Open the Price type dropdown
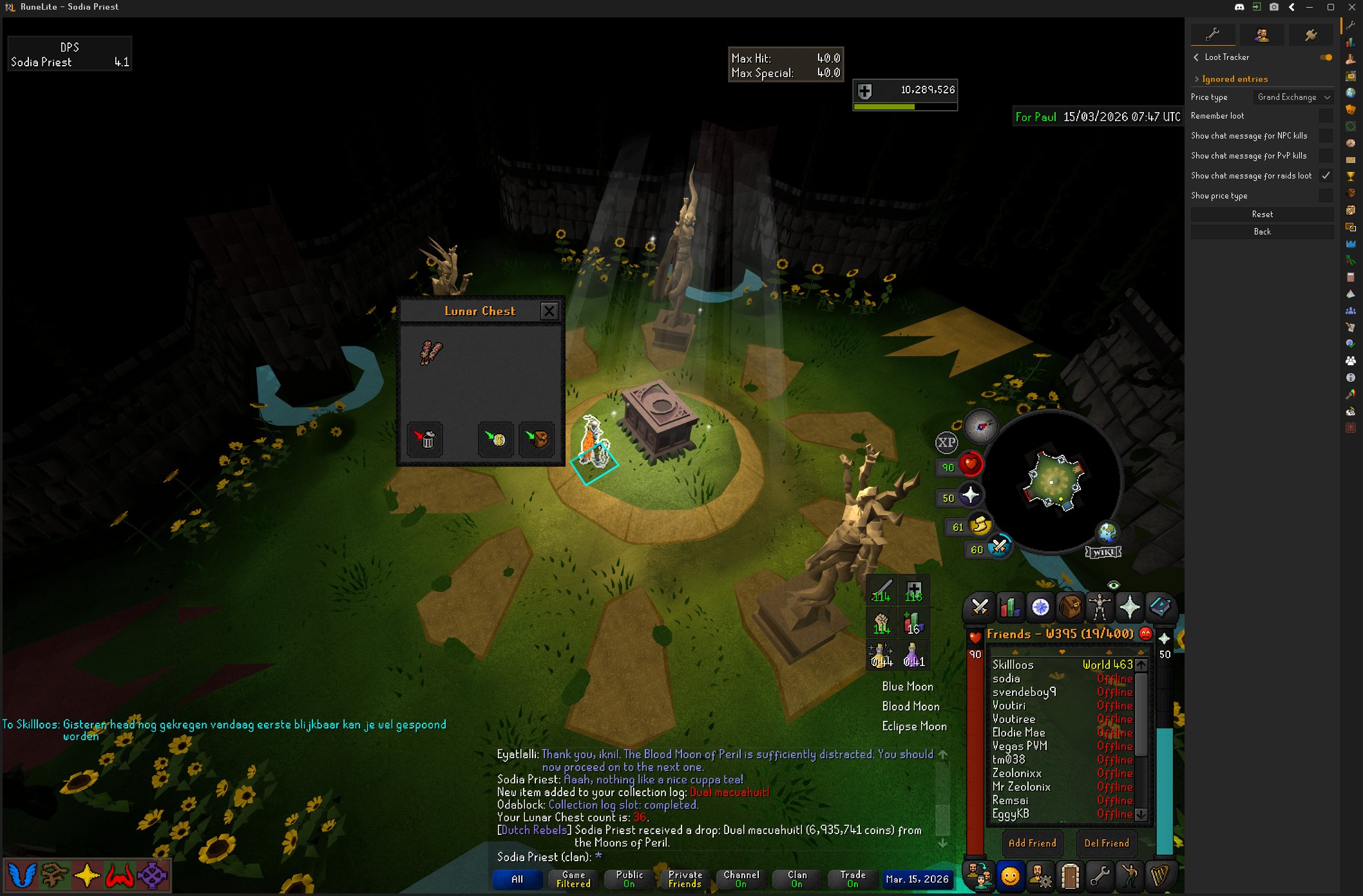The image size is (1363, 896). [x=1293, y=97]
